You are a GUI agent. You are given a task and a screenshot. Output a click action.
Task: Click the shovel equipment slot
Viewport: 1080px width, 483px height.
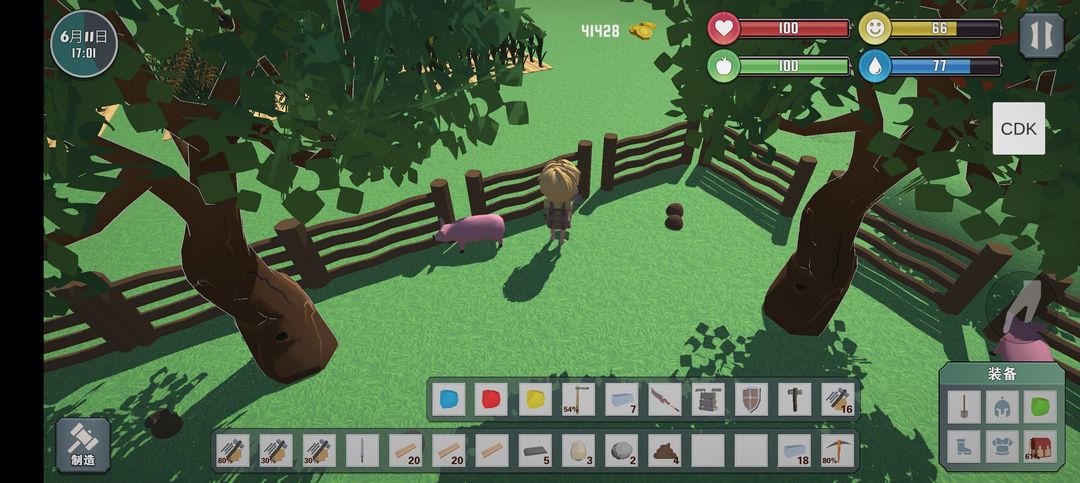coord(963,406)
